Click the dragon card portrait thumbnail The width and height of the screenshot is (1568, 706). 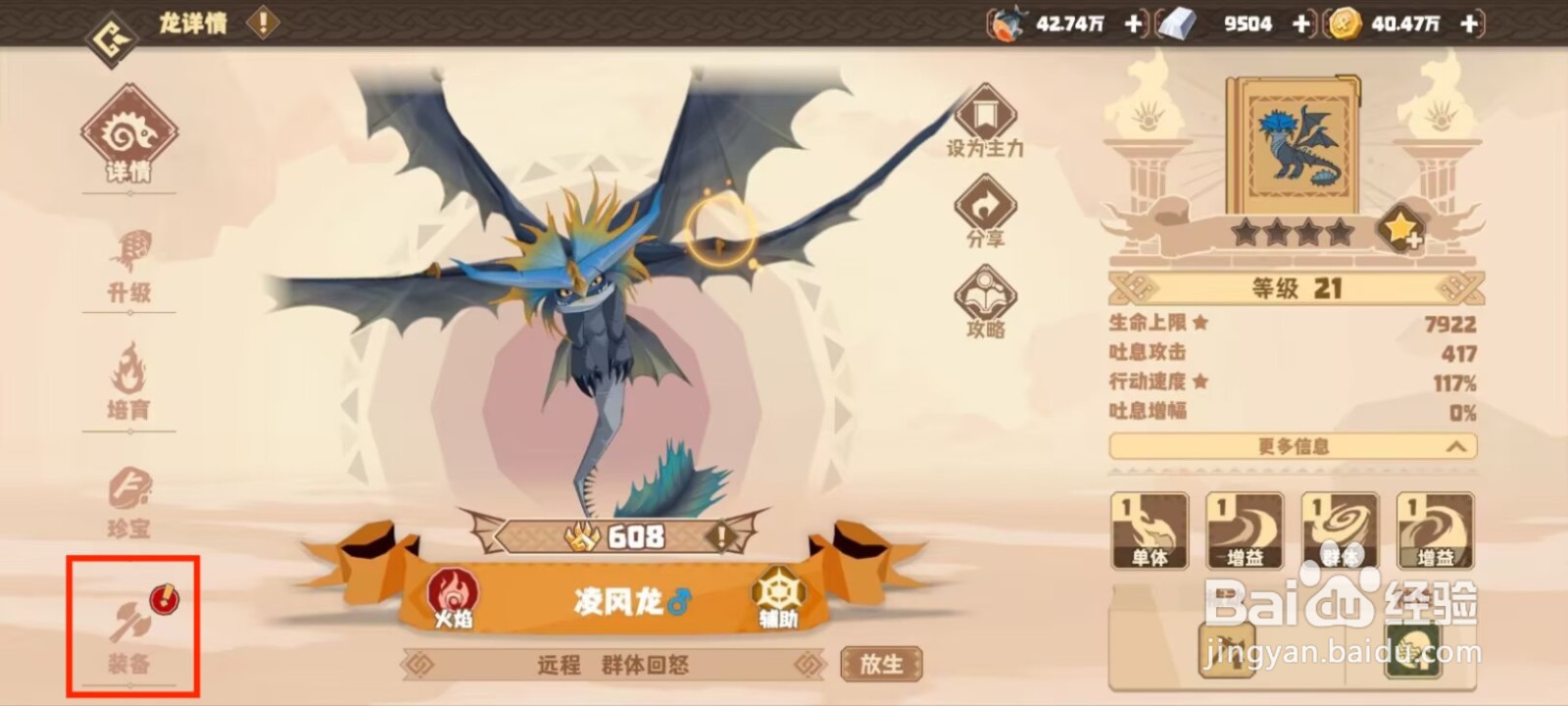pyautogui.click(x=1298, y=147)
